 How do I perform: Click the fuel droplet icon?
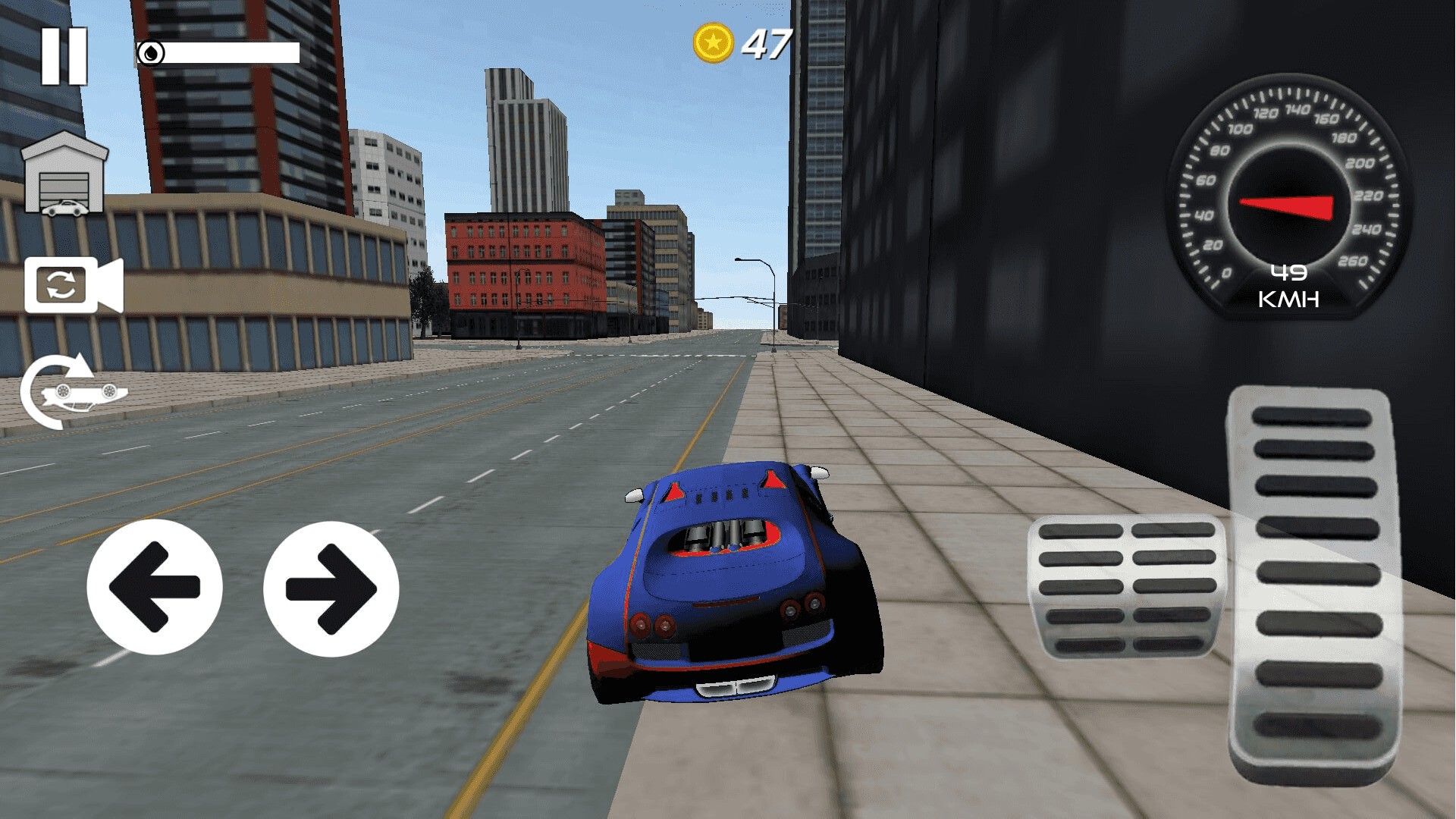152,51
